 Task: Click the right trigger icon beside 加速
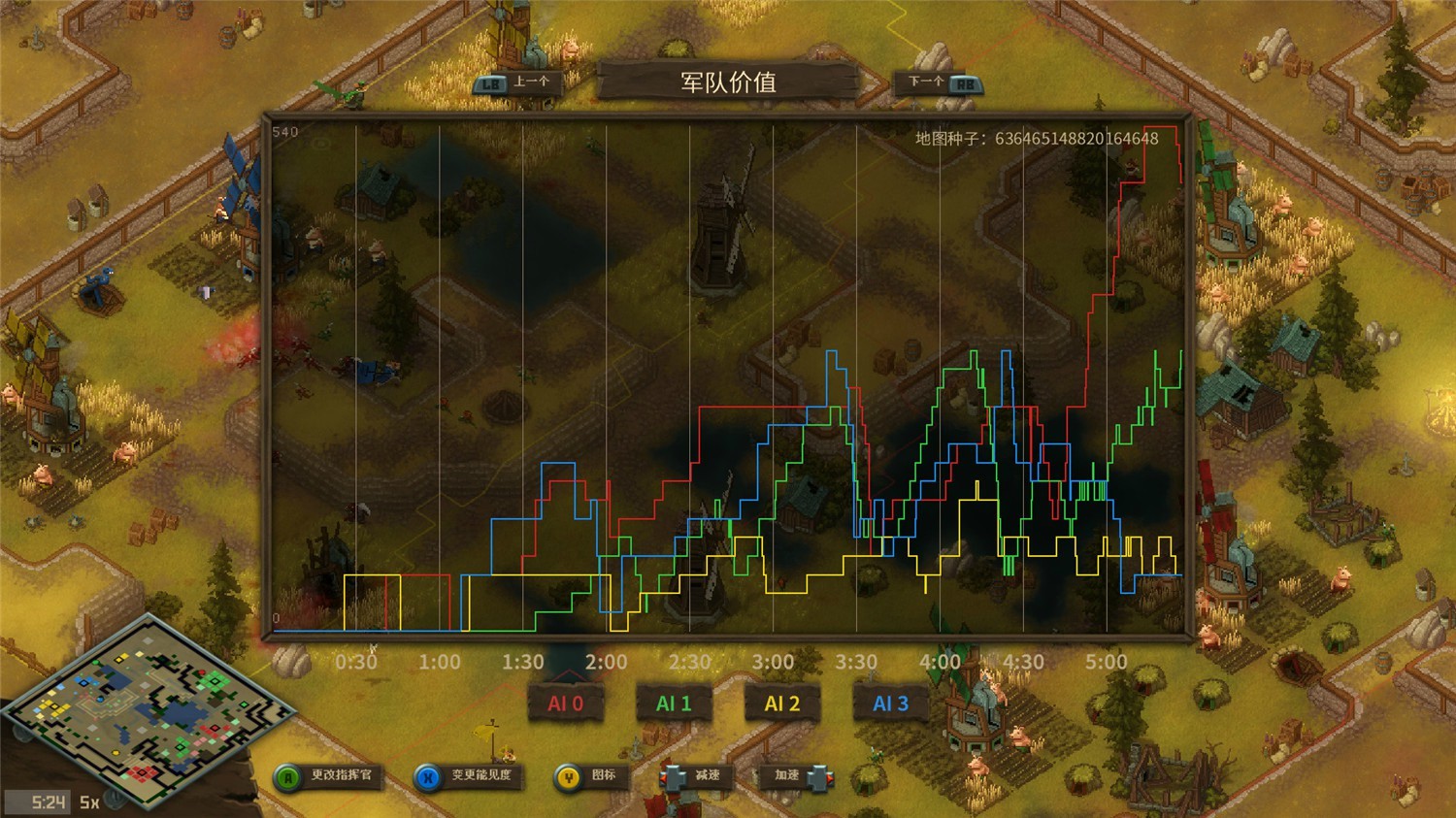[x=820, y=776]
